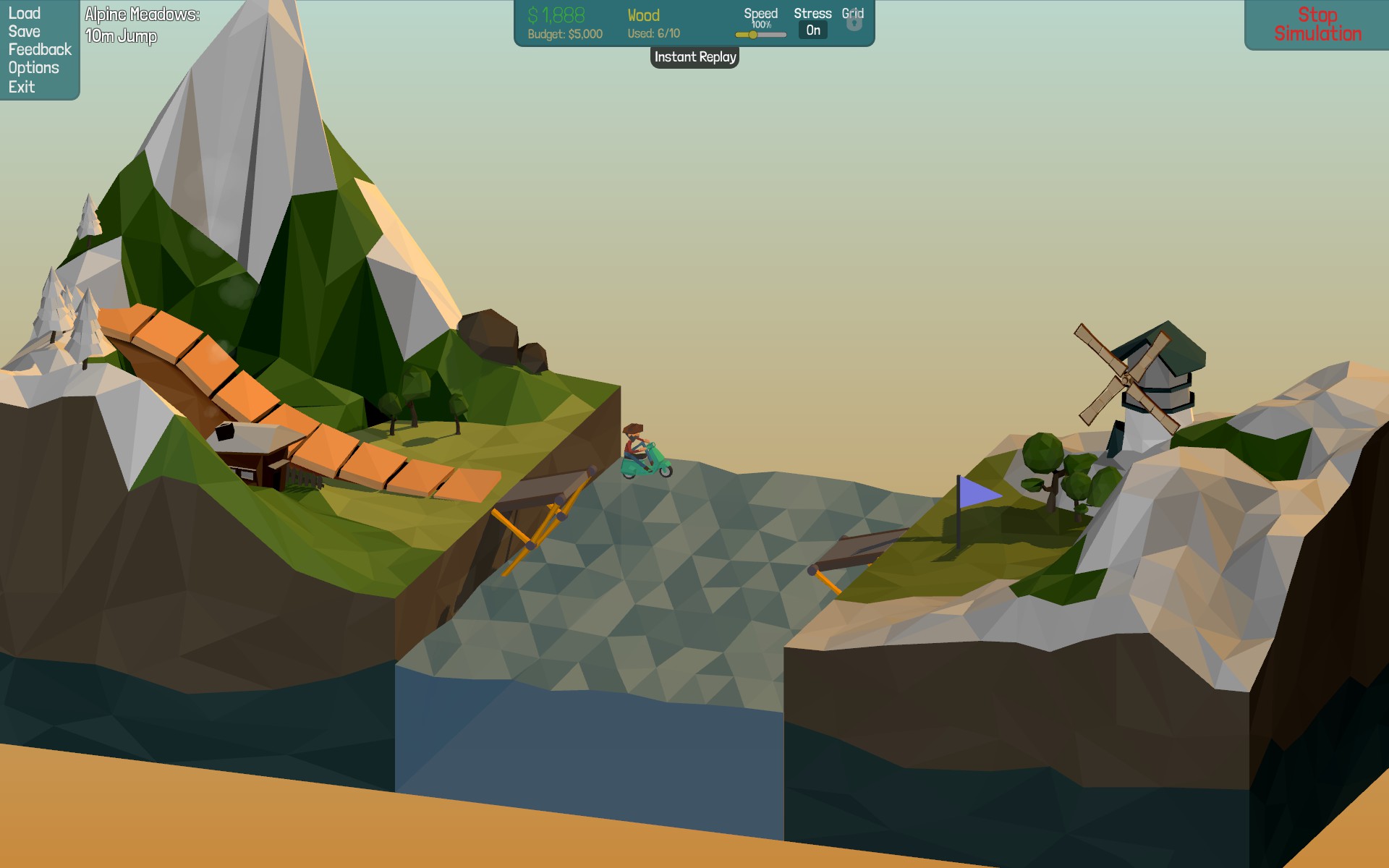Toggle the Grid lock icon
1389x868 pixels.
pyautogui.click(x=854, y=22)
